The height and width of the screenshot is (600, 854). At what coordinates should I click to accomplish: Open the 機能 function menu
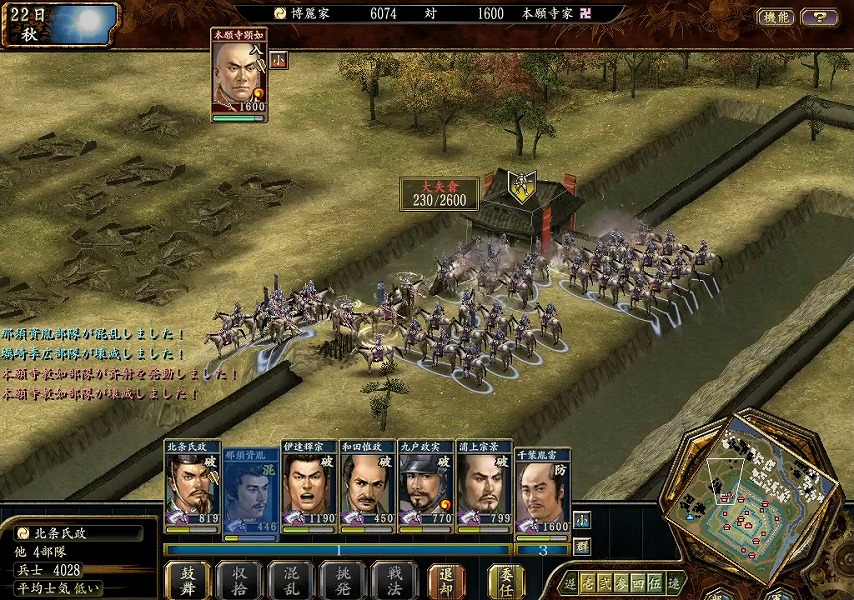(776, 17)
